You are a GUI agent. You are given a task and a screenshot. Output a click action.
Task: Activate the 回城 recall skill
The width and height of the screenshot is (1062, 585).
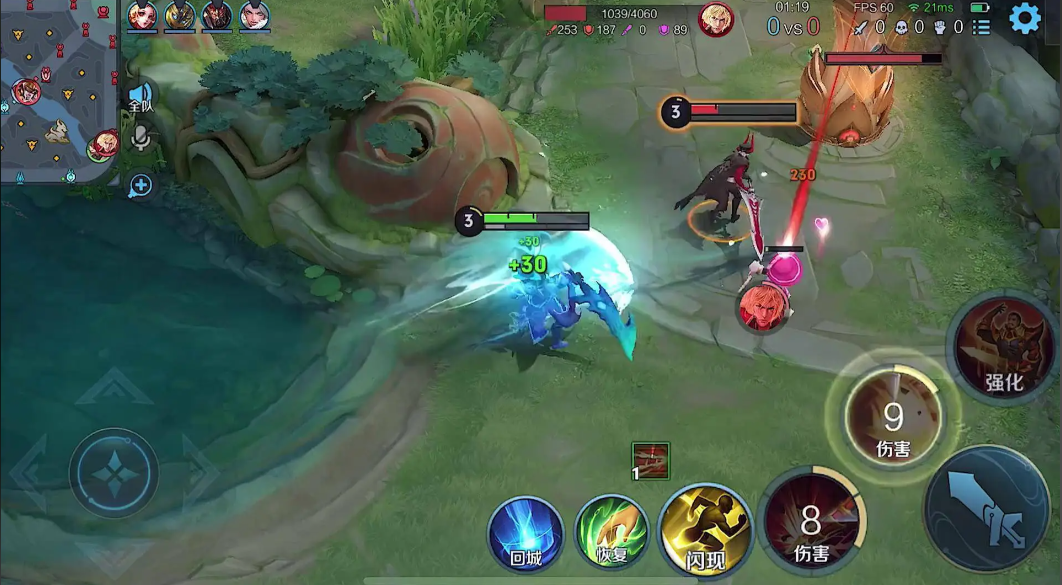526,534
